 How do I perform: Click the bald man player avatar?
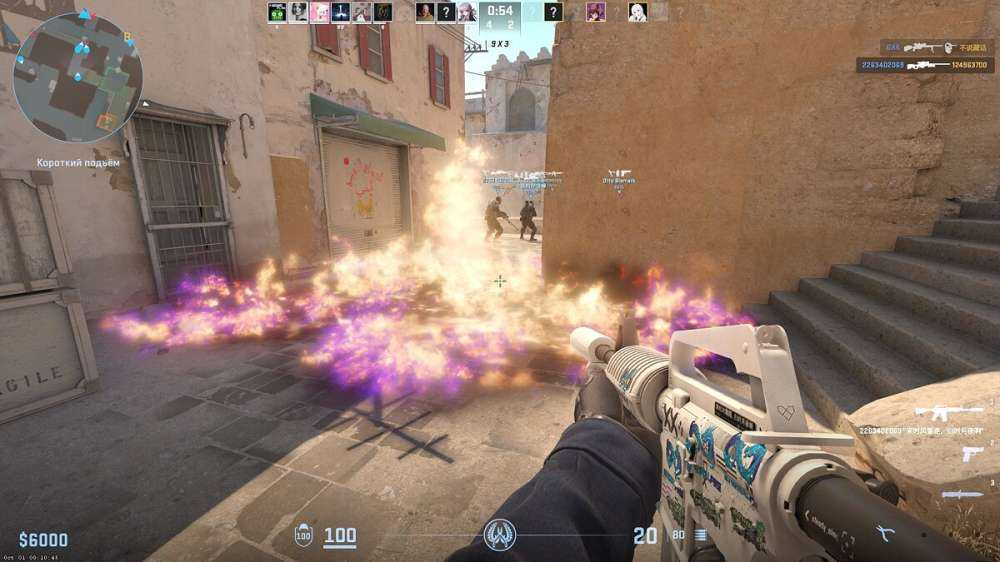[x=425, y=12]
